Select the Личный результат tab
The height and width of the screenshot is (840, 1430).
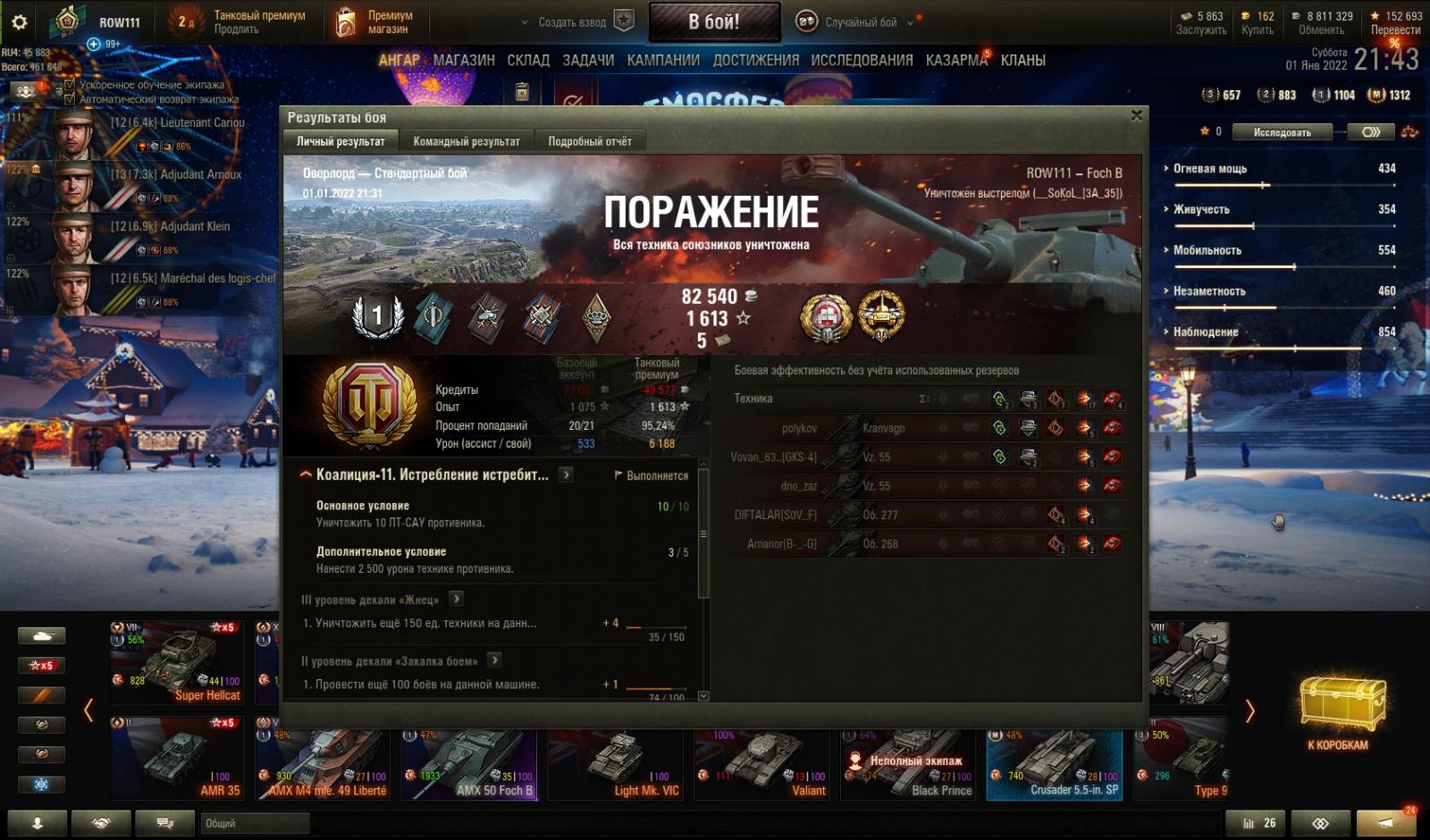tap(341, 141)
